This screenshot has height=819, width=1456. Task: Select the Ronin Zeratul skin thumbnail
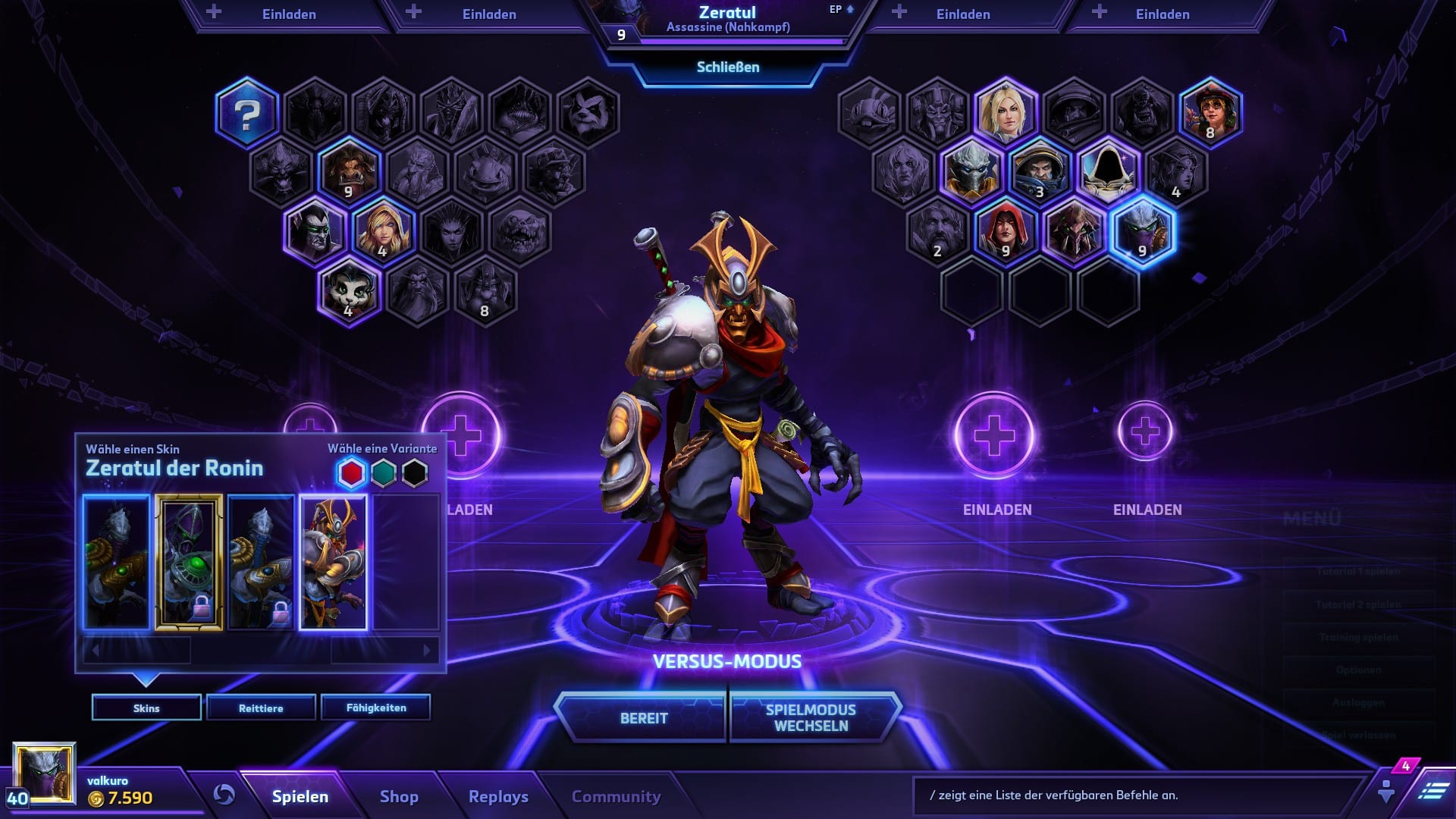pos(333,562)
